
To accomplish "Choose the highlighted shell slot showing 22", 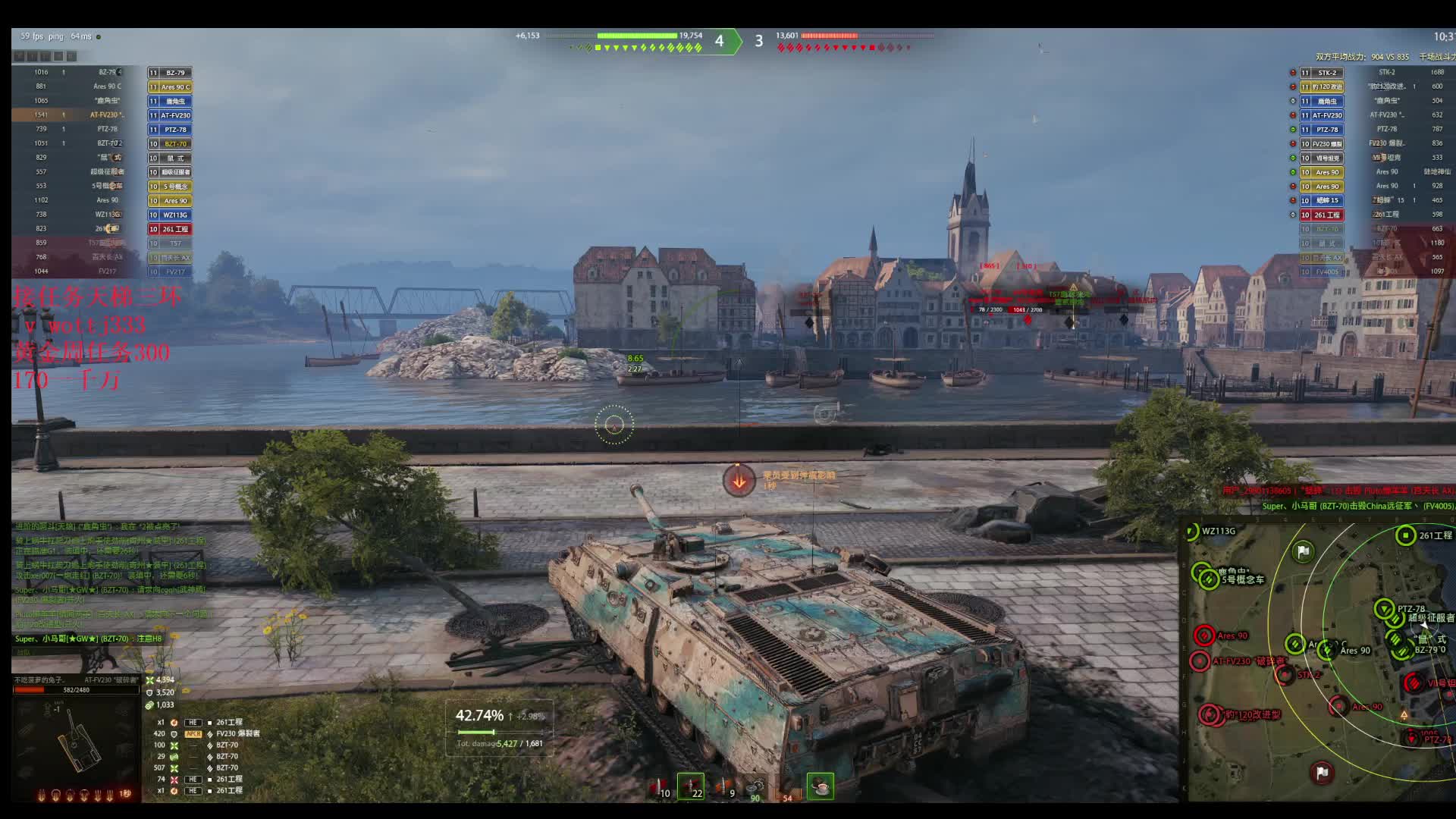I will 691,786.
